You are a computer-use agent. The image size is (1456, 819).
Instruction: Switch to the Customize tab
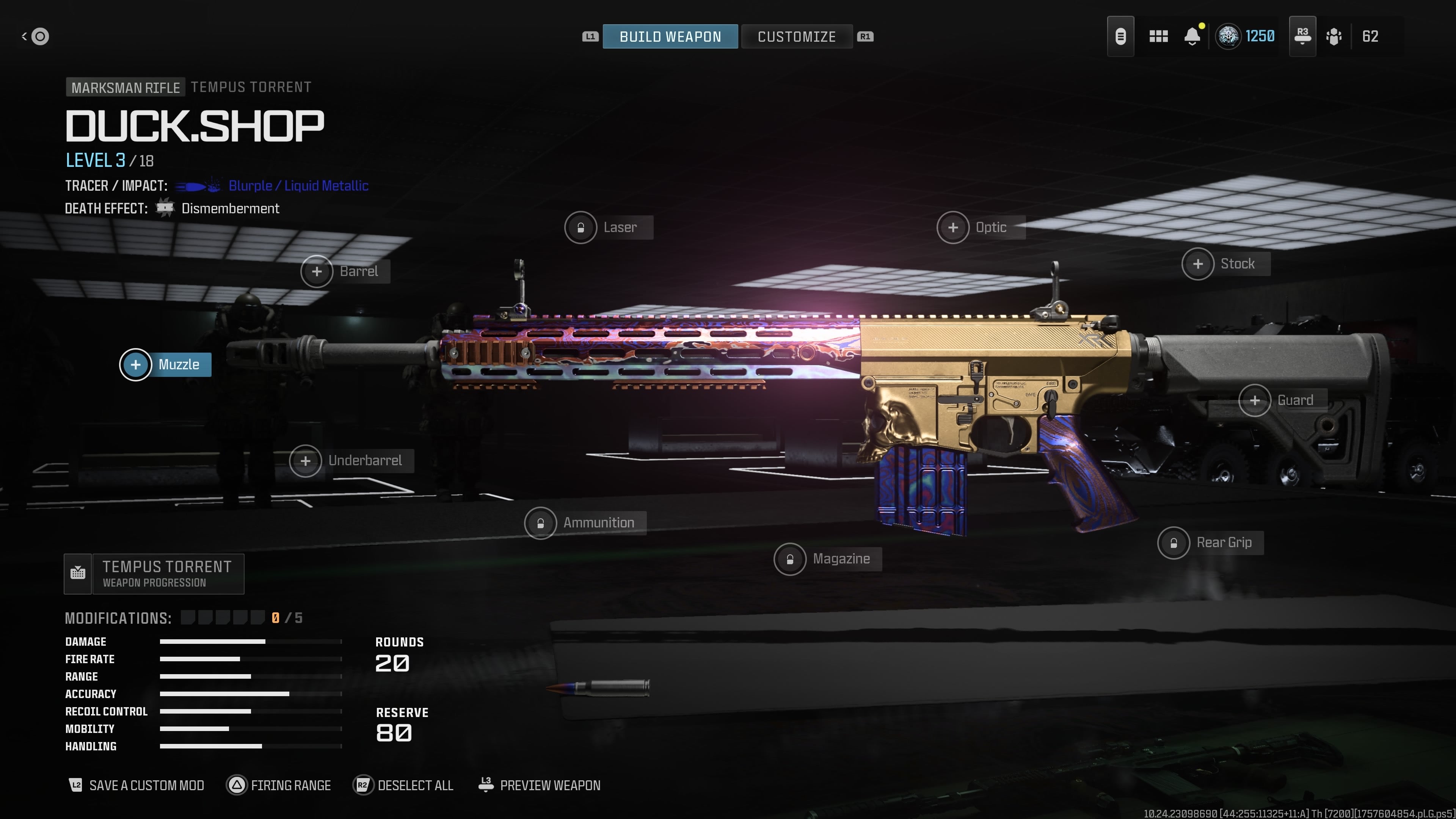(x=797, y=36)
